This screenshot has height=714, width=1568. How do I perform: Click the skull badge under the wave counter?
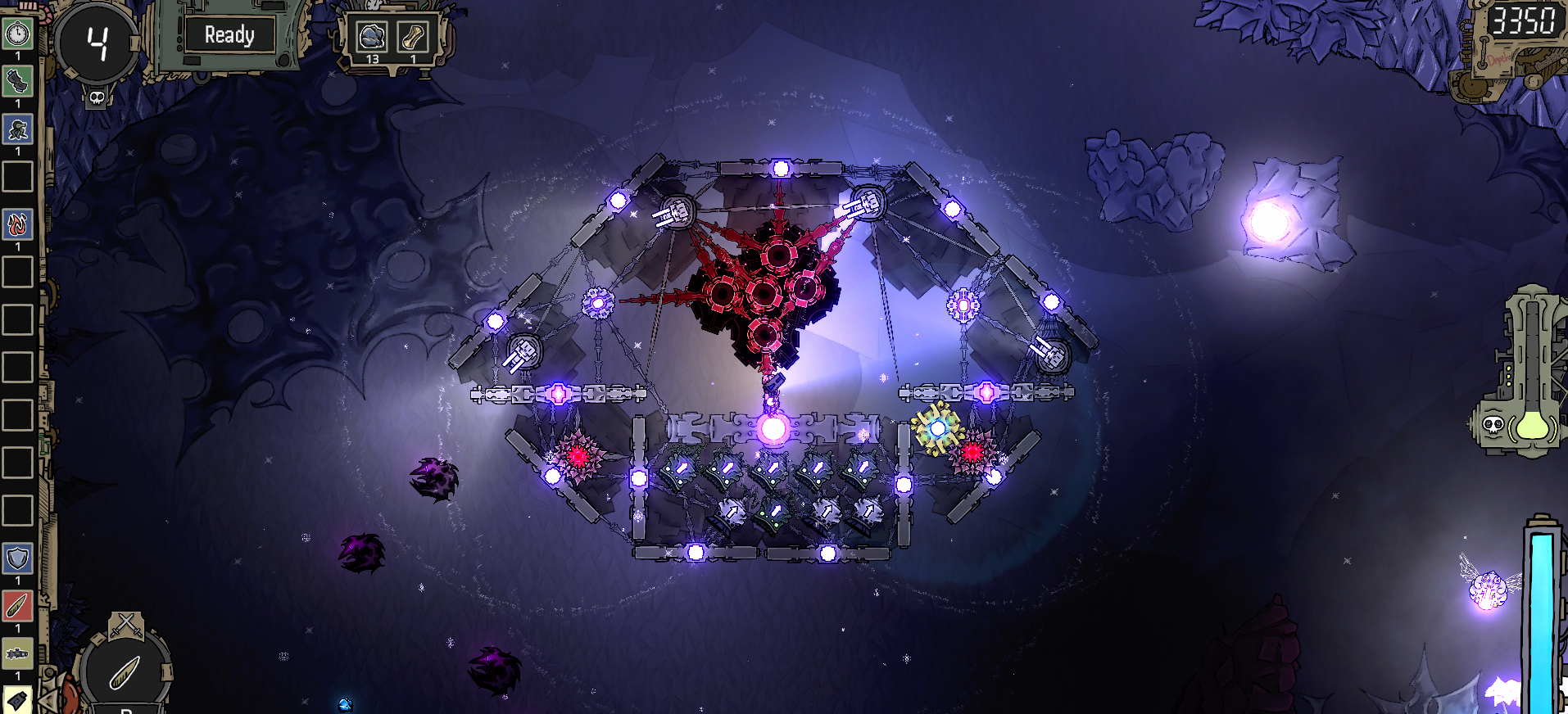(x=97, y=98)
